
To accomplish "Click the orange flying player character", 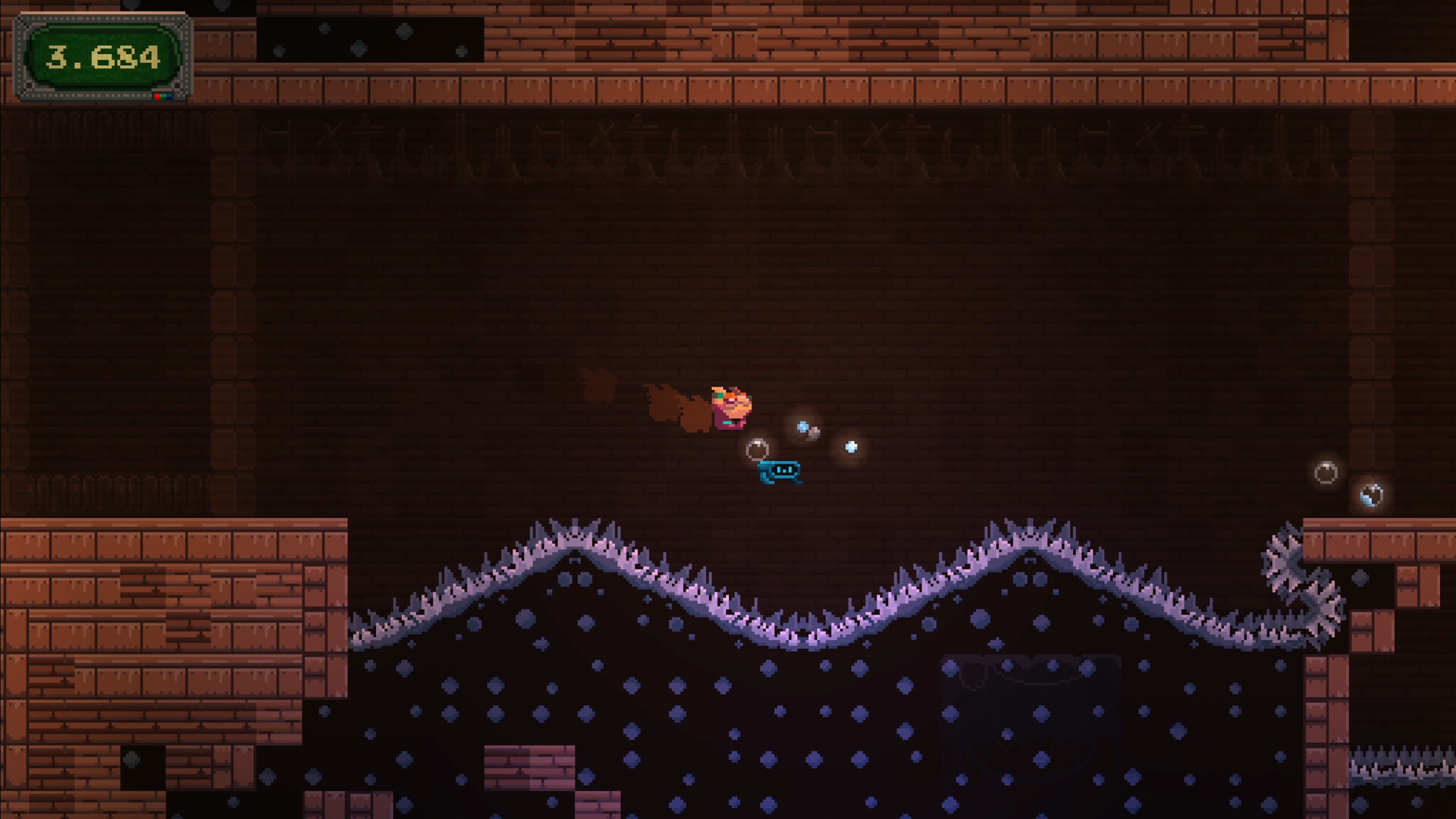I will 730,407.
